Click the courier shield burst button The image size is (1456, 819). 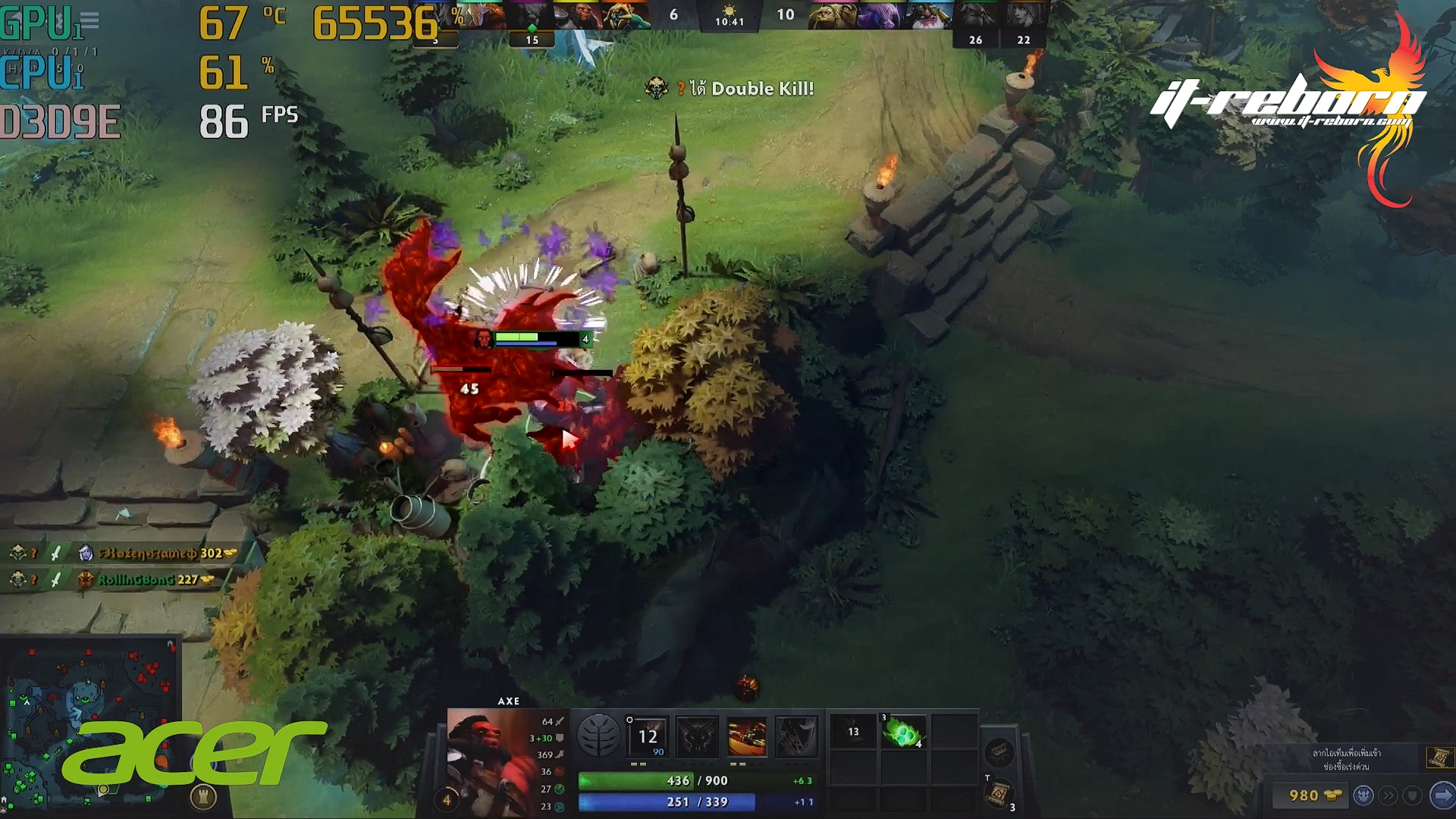tap(1412, 795)
